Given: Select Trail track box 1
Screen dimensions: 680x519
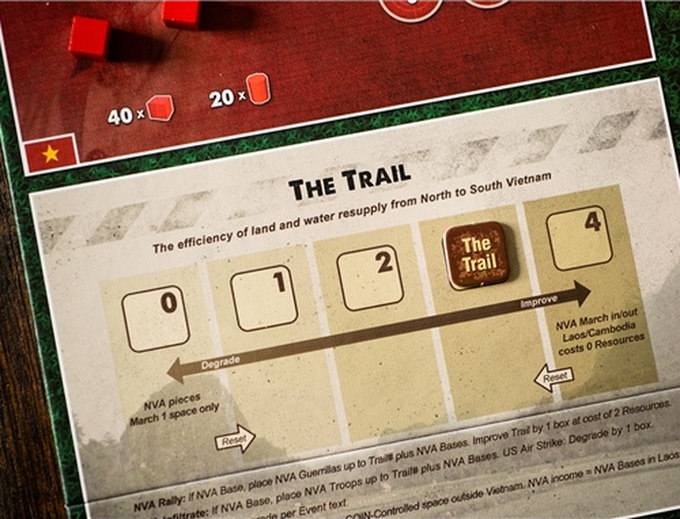Looking at the screenshot, I should click(x=263, y=296).
